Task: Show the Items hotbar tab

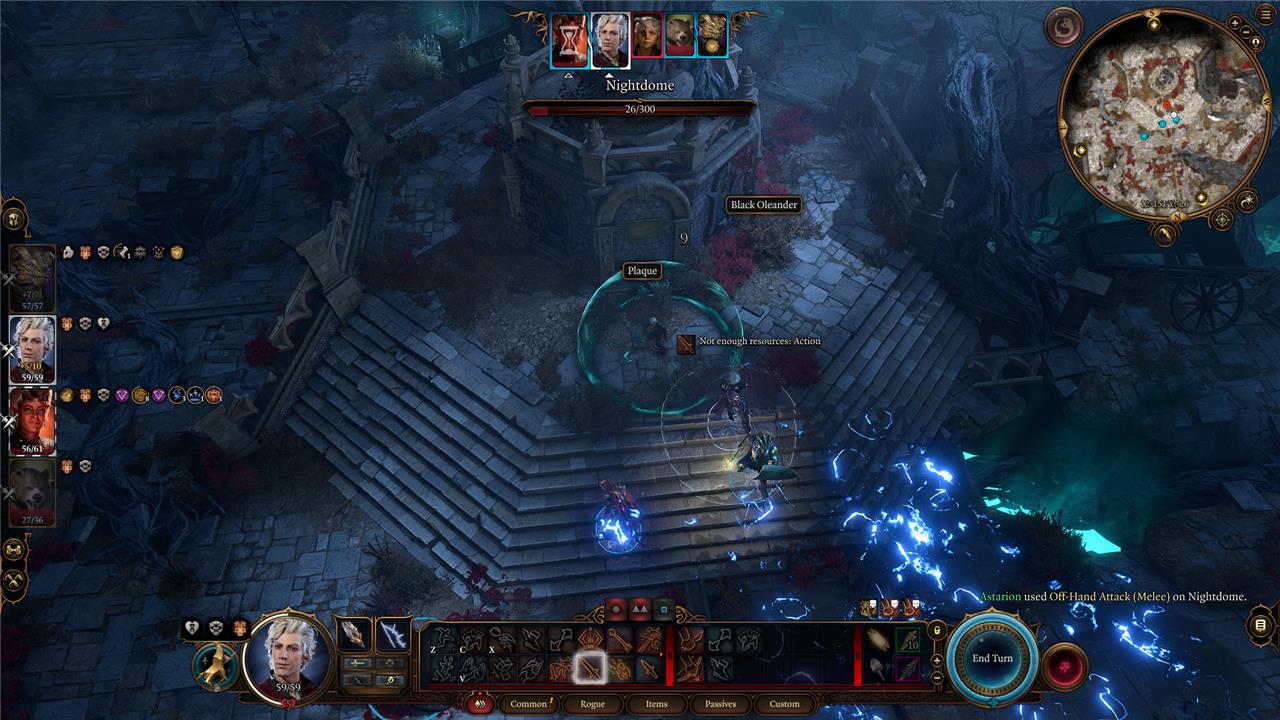Action: (656, 704)
